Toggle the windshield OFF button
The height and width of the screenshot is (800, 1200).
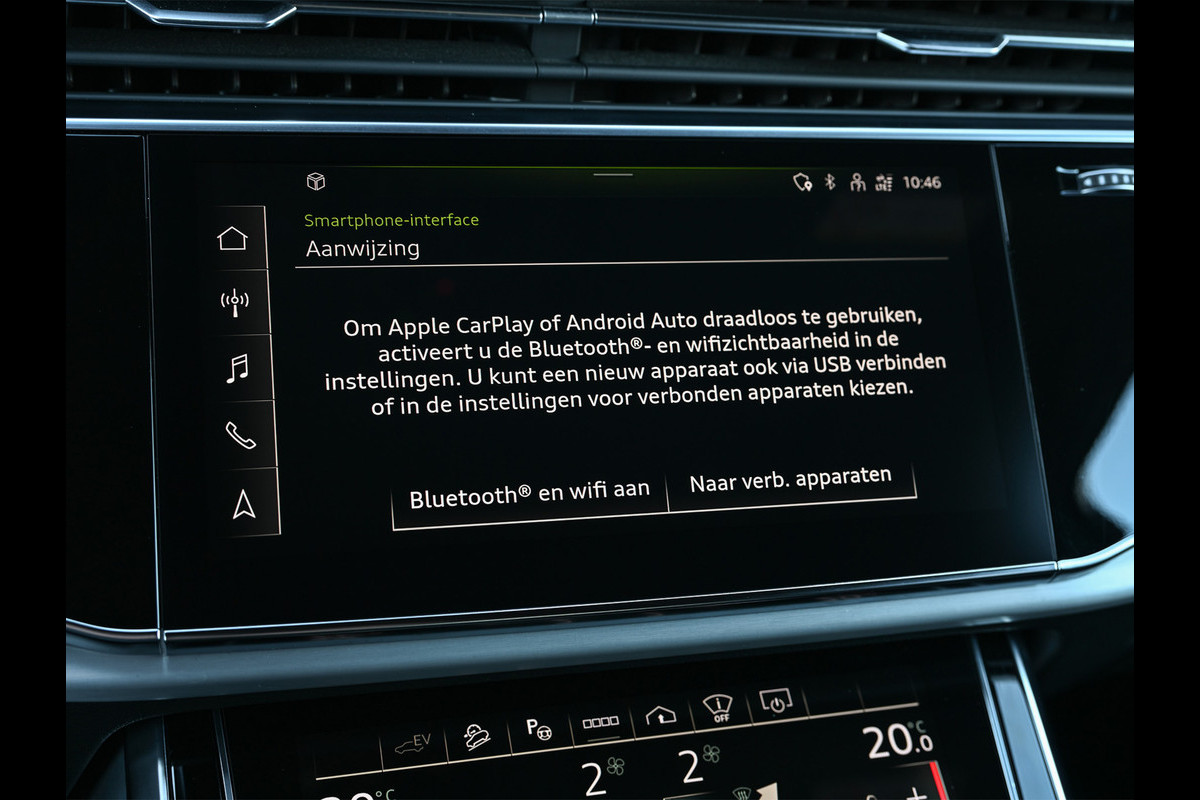pyautogui.click(x=717, y=708)
